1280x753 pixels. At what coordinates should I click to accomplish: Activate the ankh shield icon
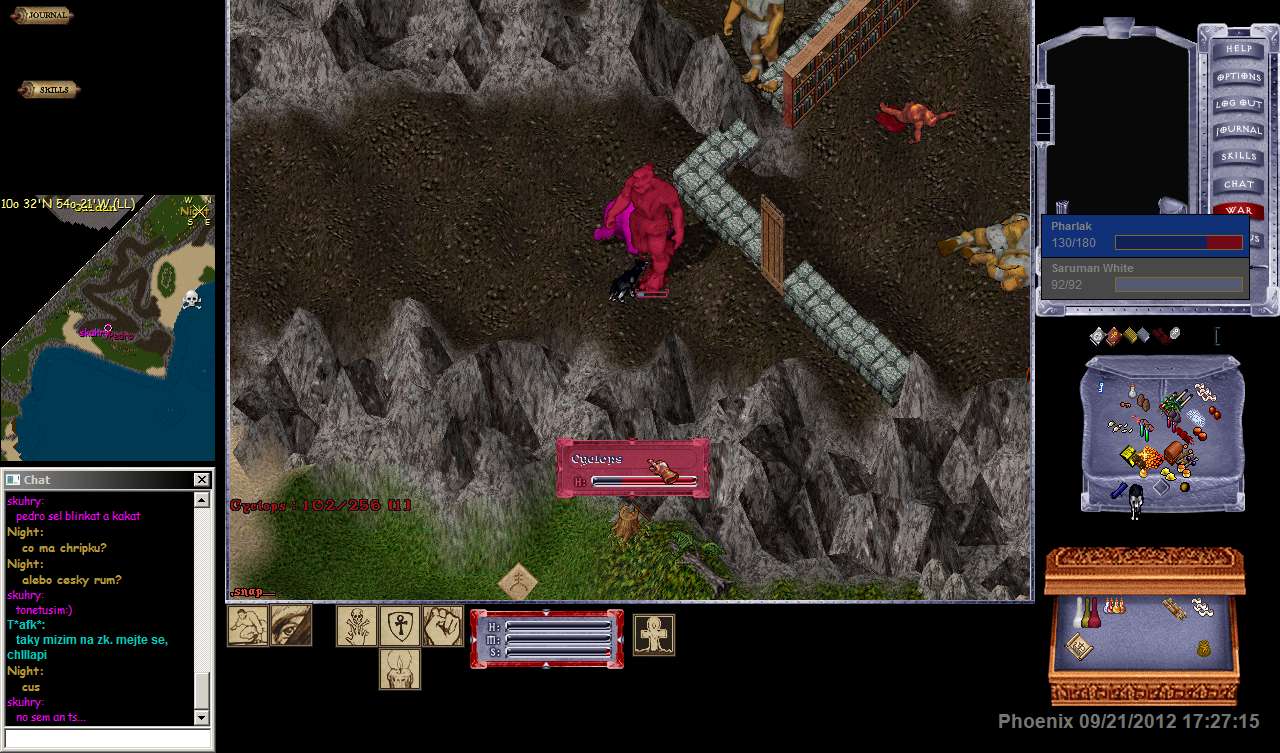pos(399,625)
